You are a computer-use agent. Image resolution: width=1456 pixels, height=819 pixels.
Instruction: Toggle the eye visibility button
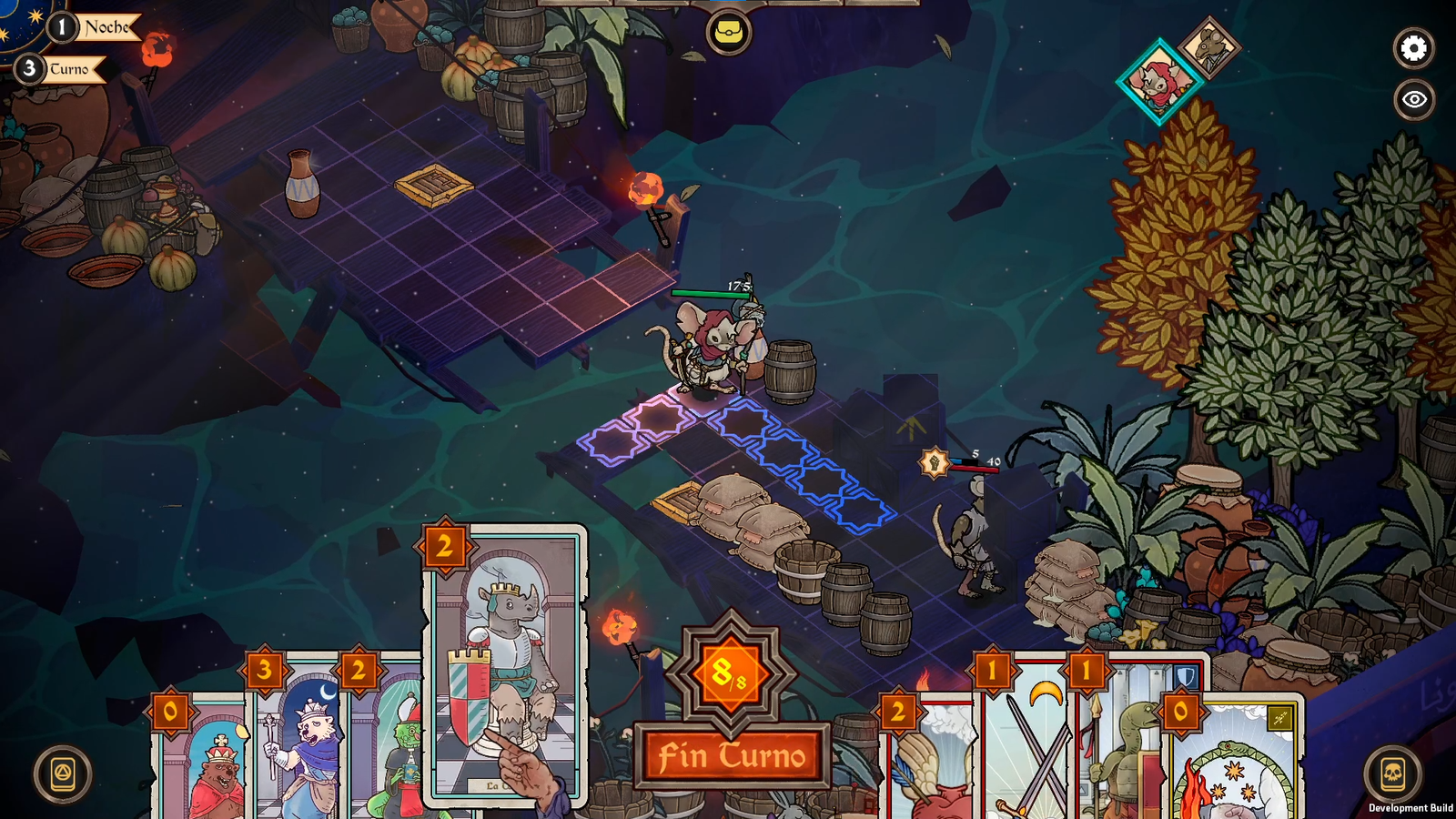click(1413, 99)
